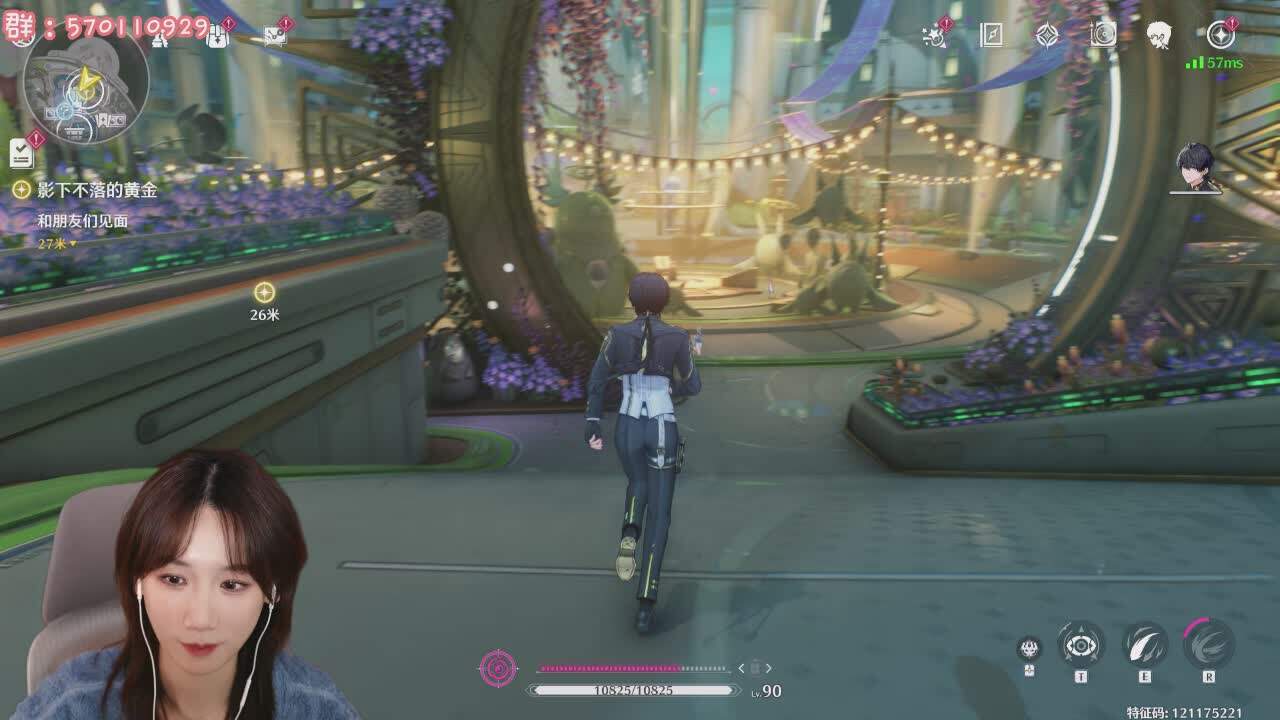Trigger the charging wing liberation skill
The height and width of the screenshot is (720, 1280).
tap(1208, 643)
